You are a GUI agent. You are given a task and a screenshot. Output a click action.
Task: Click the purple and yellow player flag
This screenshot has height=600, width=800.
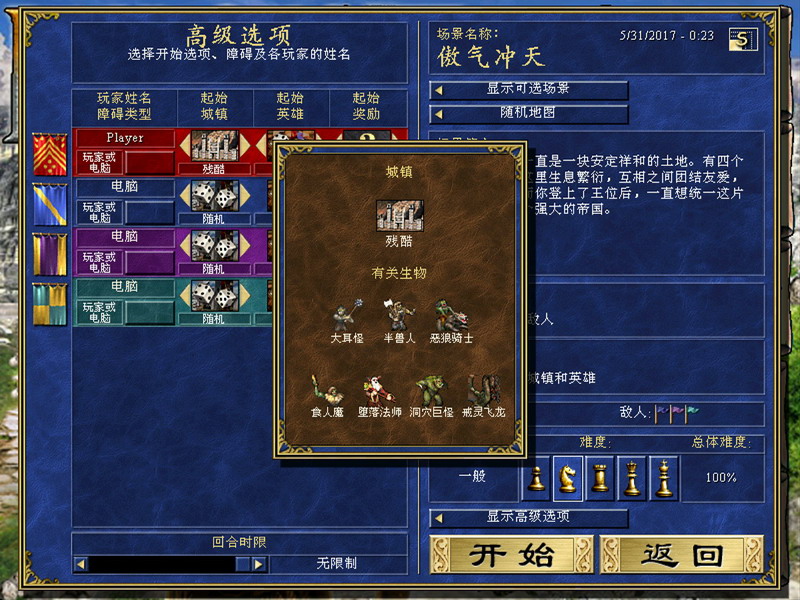coord(50,253)
